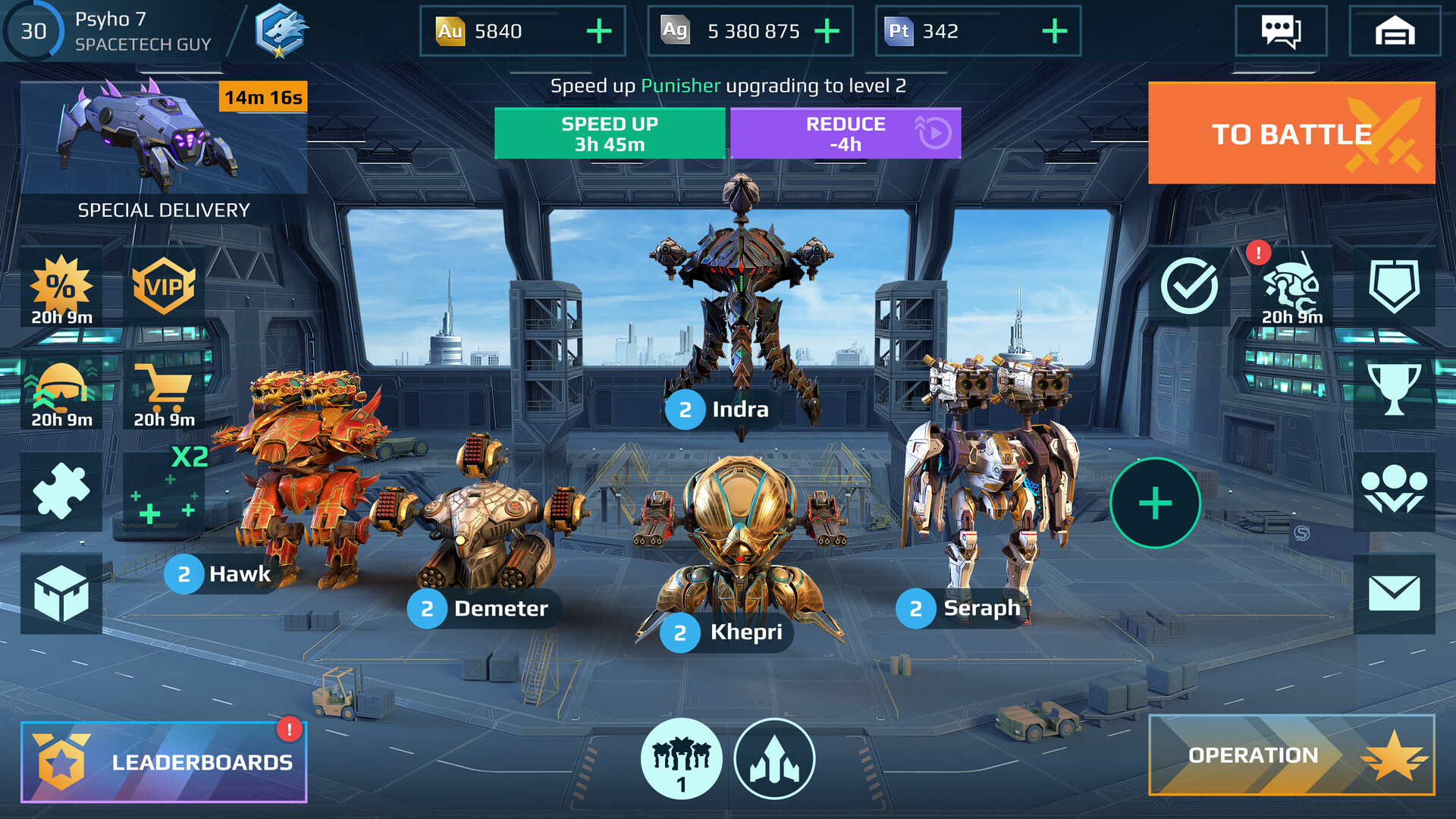This screenshot has width=1456, height=819.
Task: Buy more silver via the Ag plus
Action: (827, 31)
